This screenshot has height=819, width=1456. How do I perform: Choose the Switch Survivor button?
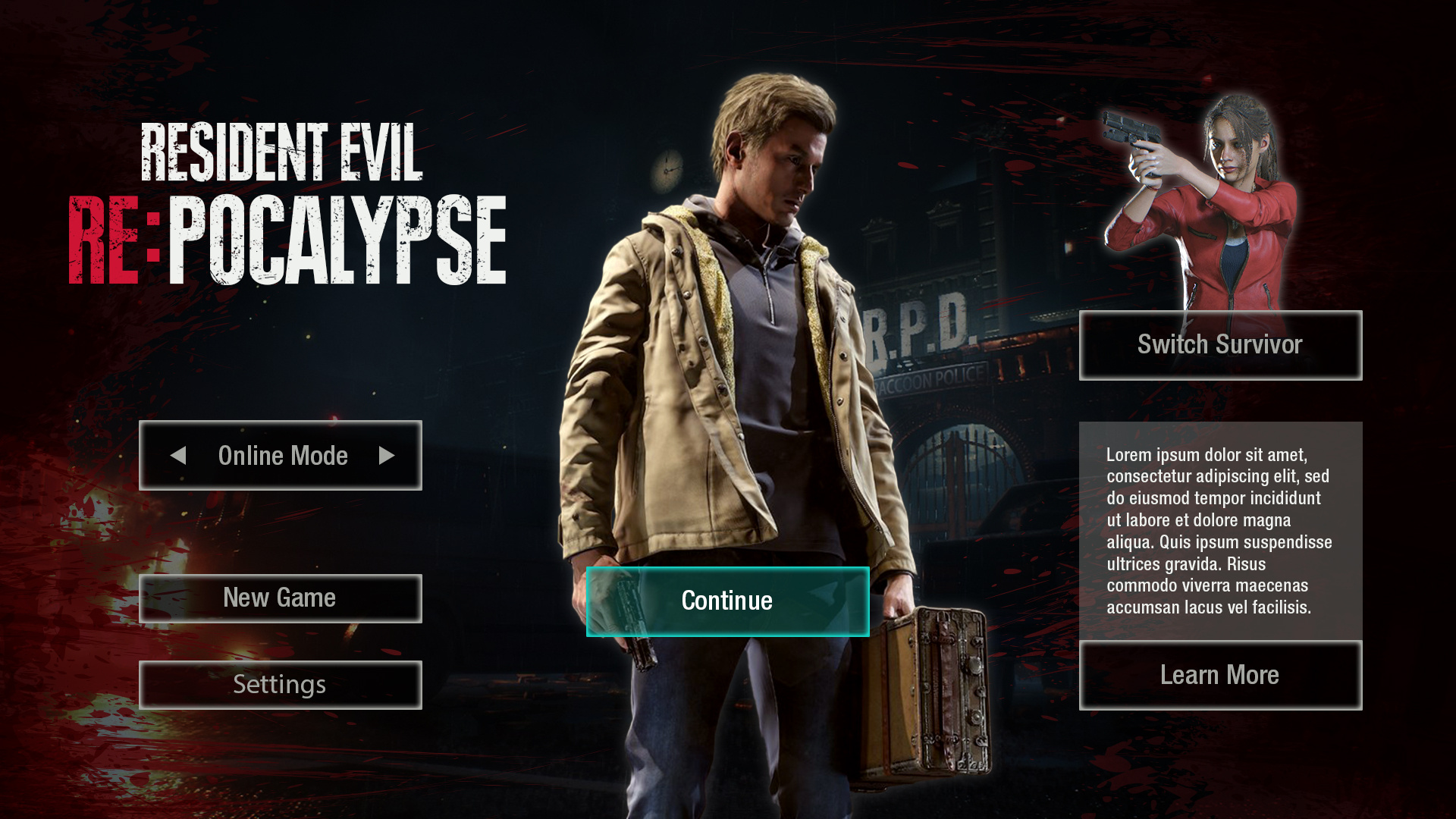(1220, 345)
